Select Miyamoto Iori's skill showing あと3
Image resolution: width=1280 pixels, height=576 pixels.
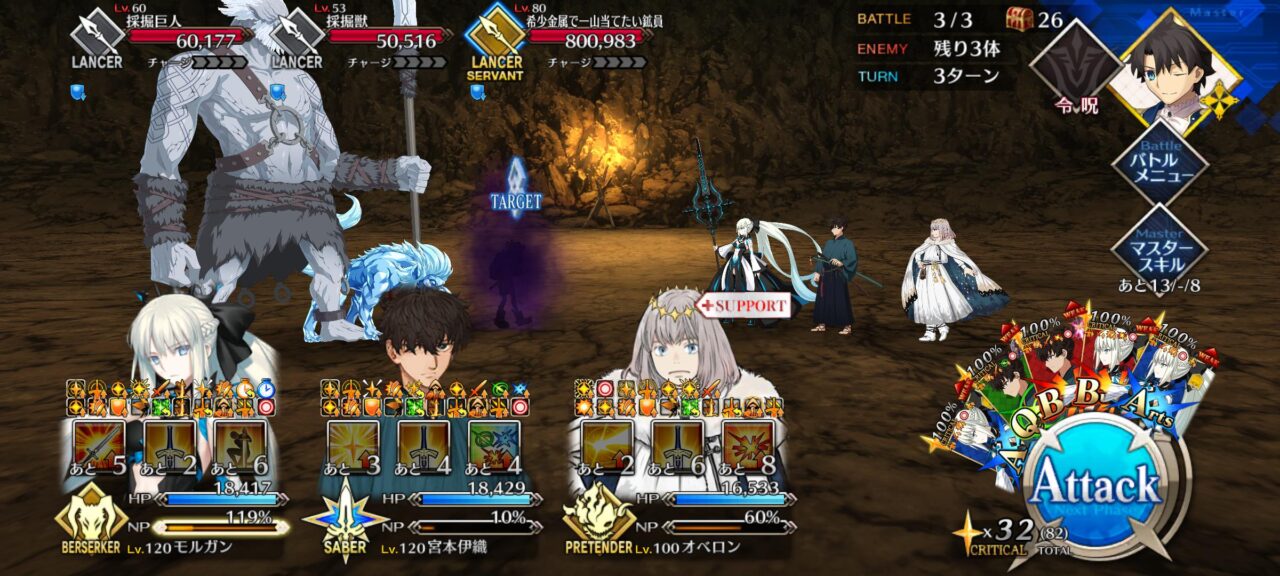point(354,446)
